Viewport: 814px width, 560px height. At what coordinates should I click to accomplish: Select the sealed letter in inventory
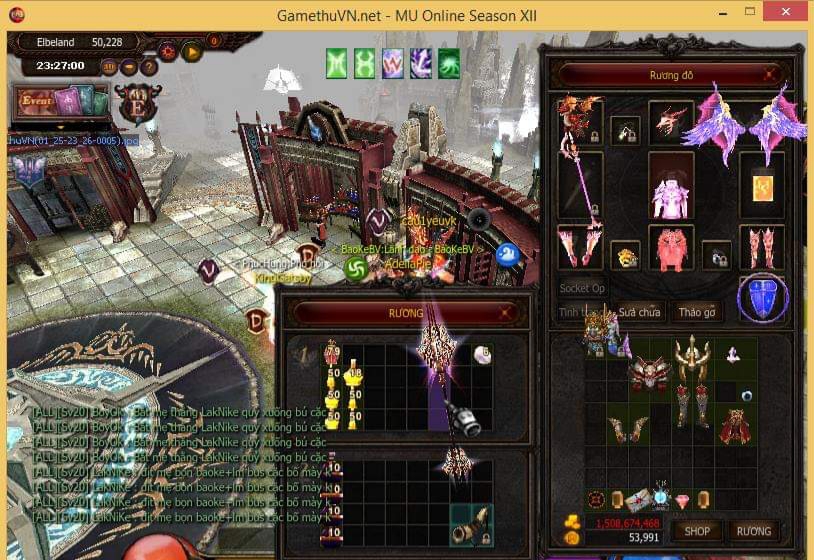point(636,499)
